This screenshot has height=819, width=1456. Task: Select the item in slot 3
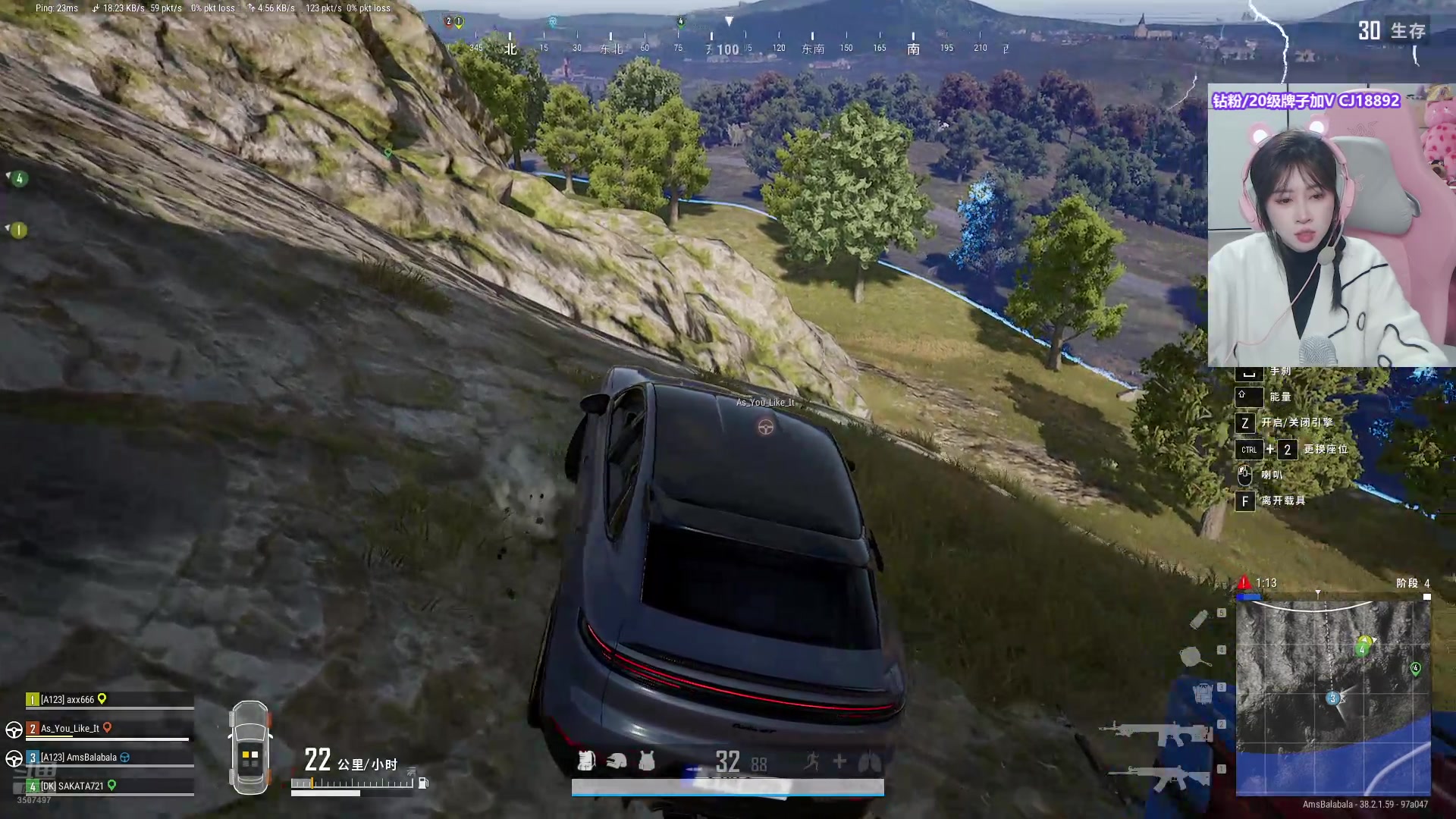1203,694
